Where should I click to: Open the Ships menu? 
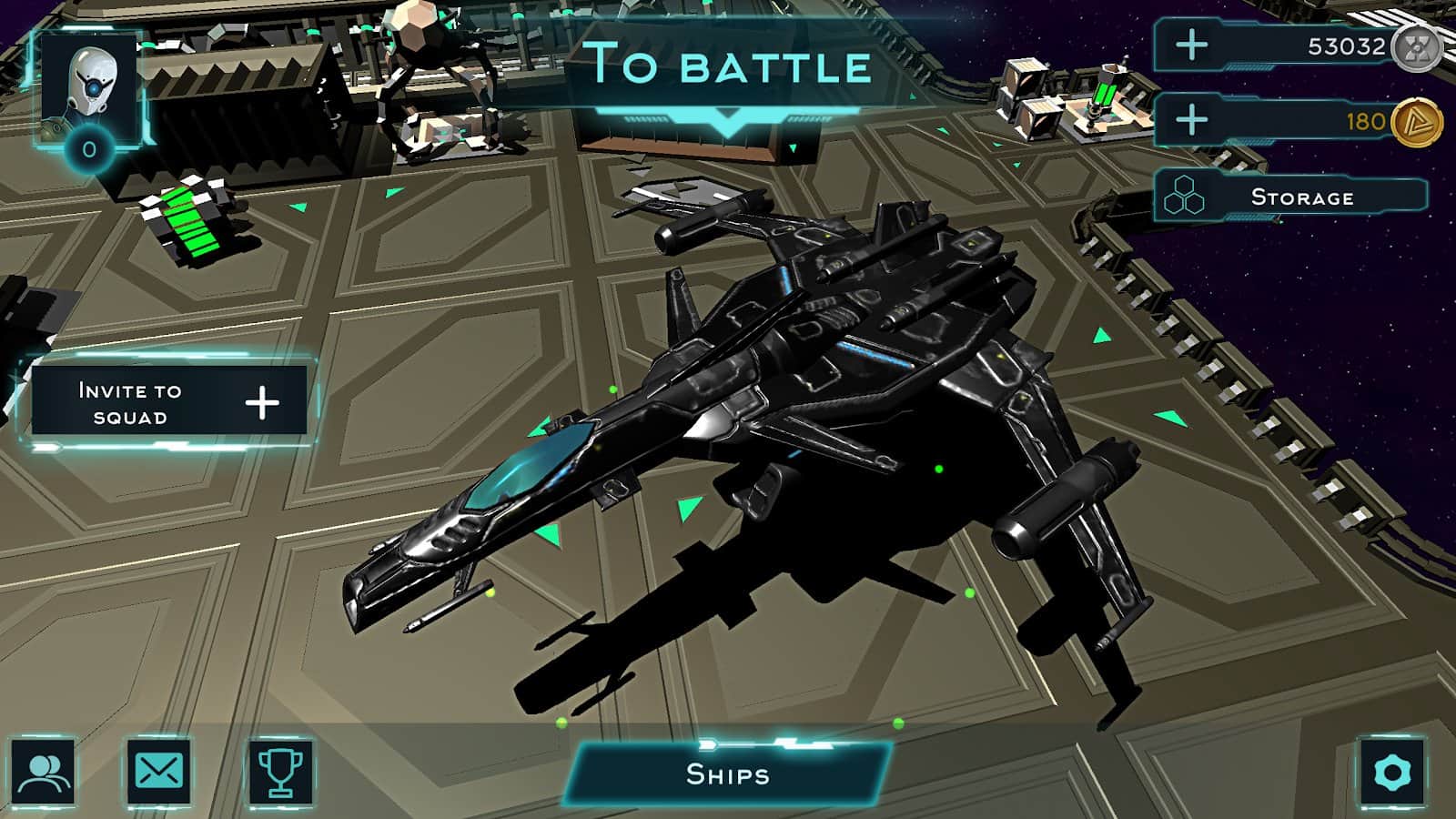[x=728, y=775]
